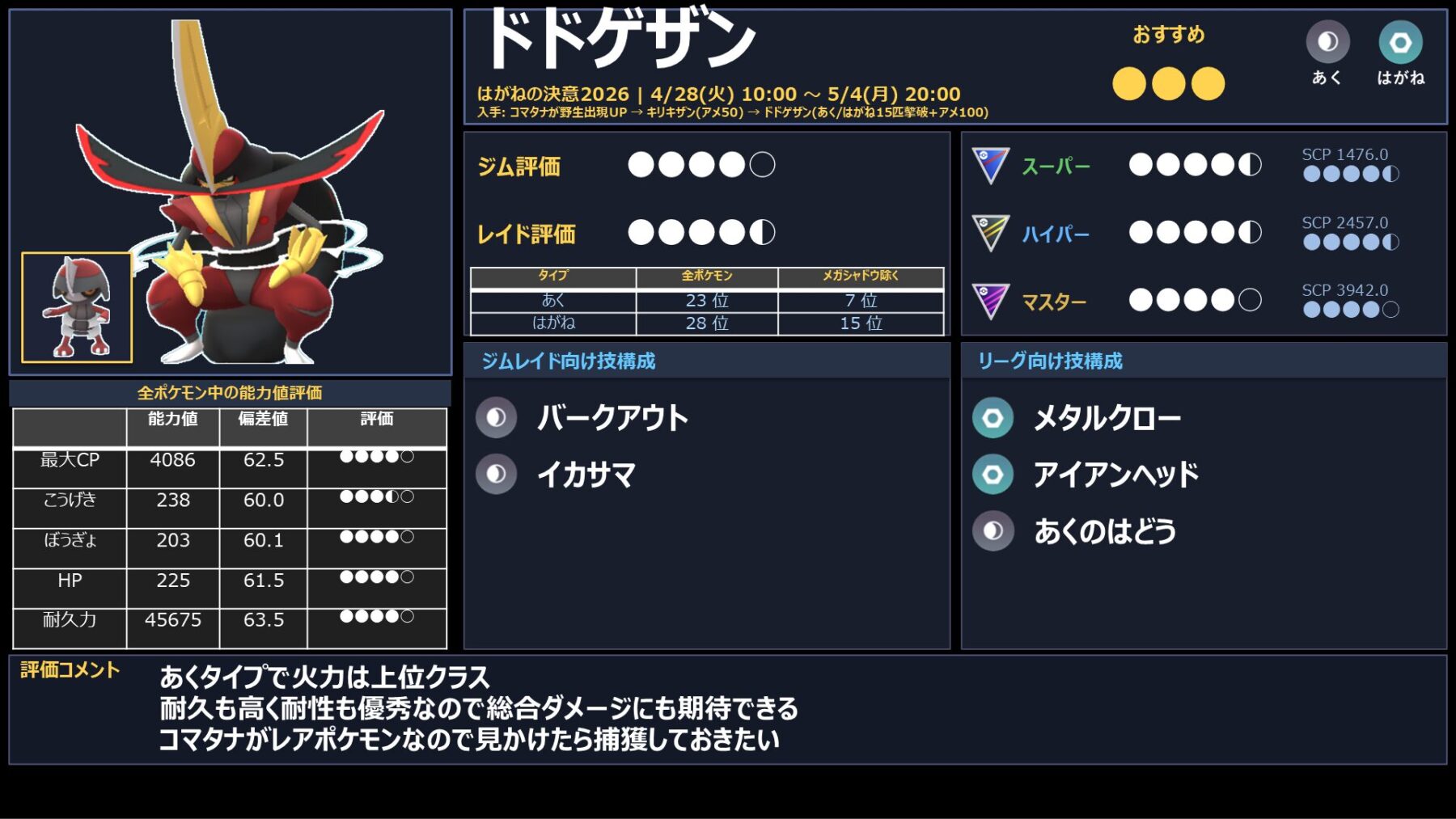This screenshot has width=1456, height=819.
Task: Select the スーパー league entry
Action: (x=1056, y=167)
